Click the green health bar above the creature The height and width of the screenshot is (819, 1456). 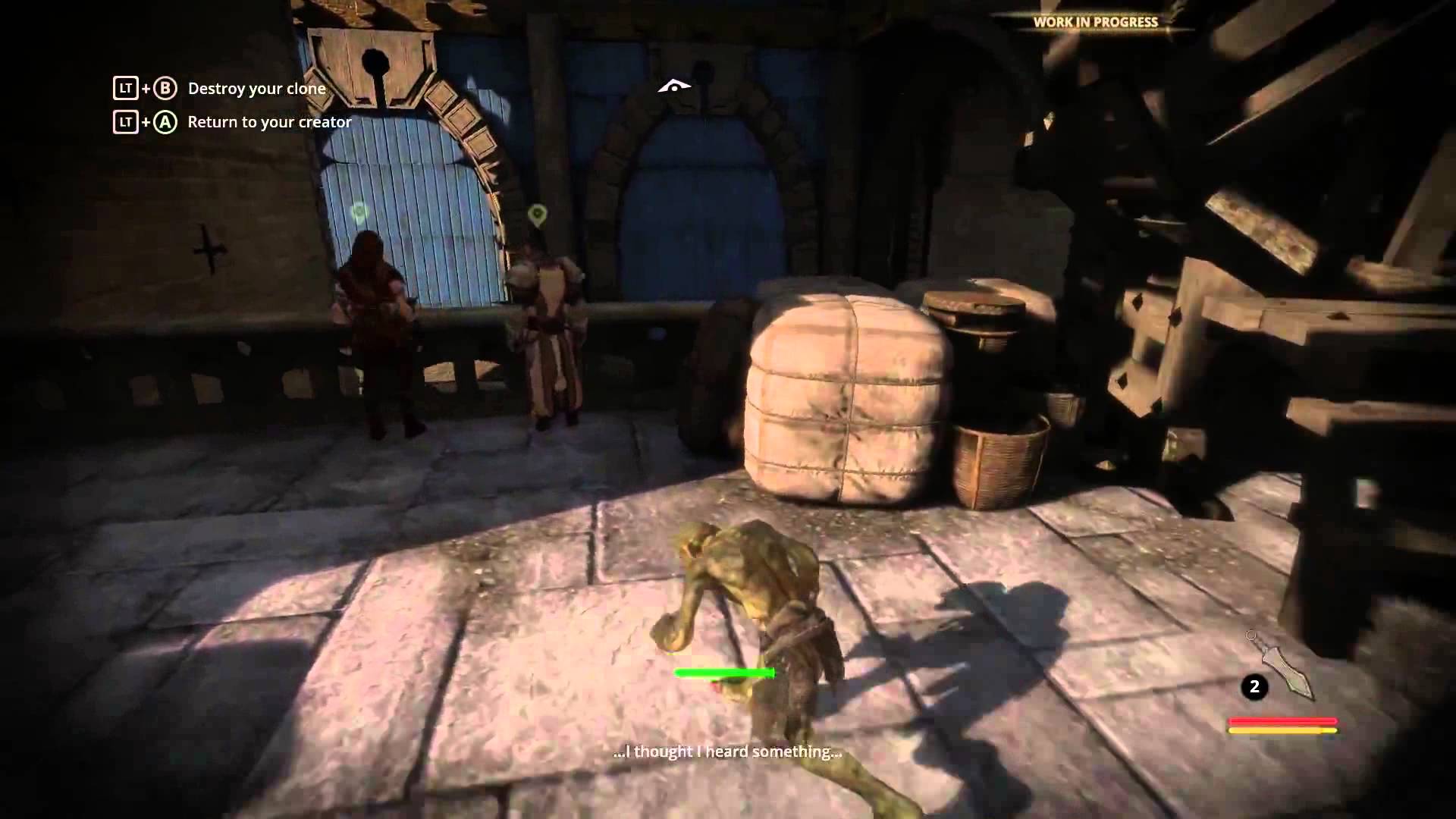[x=724, y=673]
